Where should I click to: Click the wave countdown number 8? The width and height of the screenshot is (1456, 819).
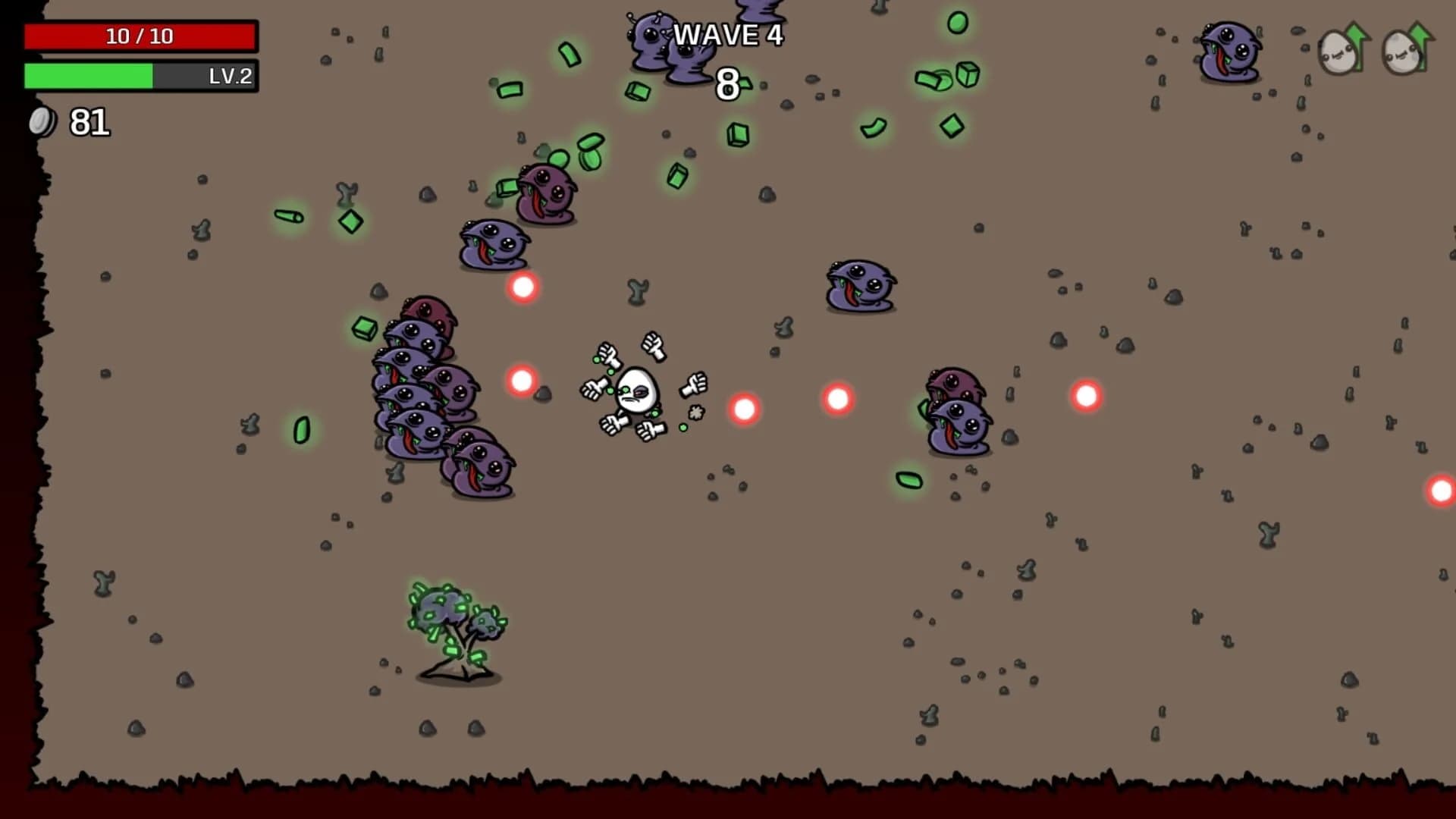(x=726, y=83)
